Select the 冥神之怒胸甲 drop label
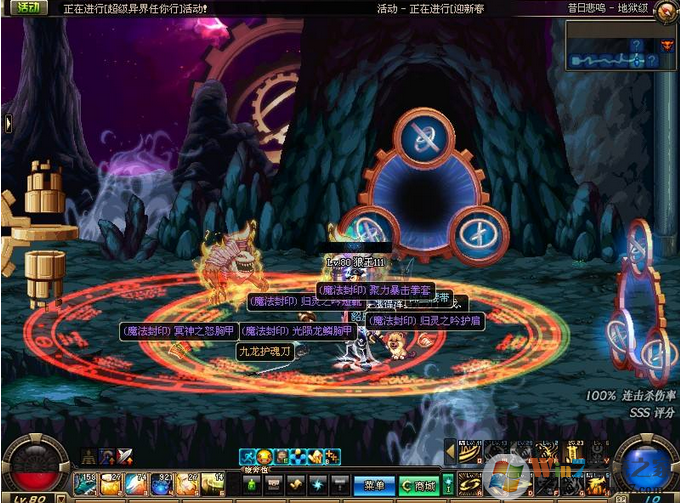This screenshot has width=680, height=503. [176, 331]
